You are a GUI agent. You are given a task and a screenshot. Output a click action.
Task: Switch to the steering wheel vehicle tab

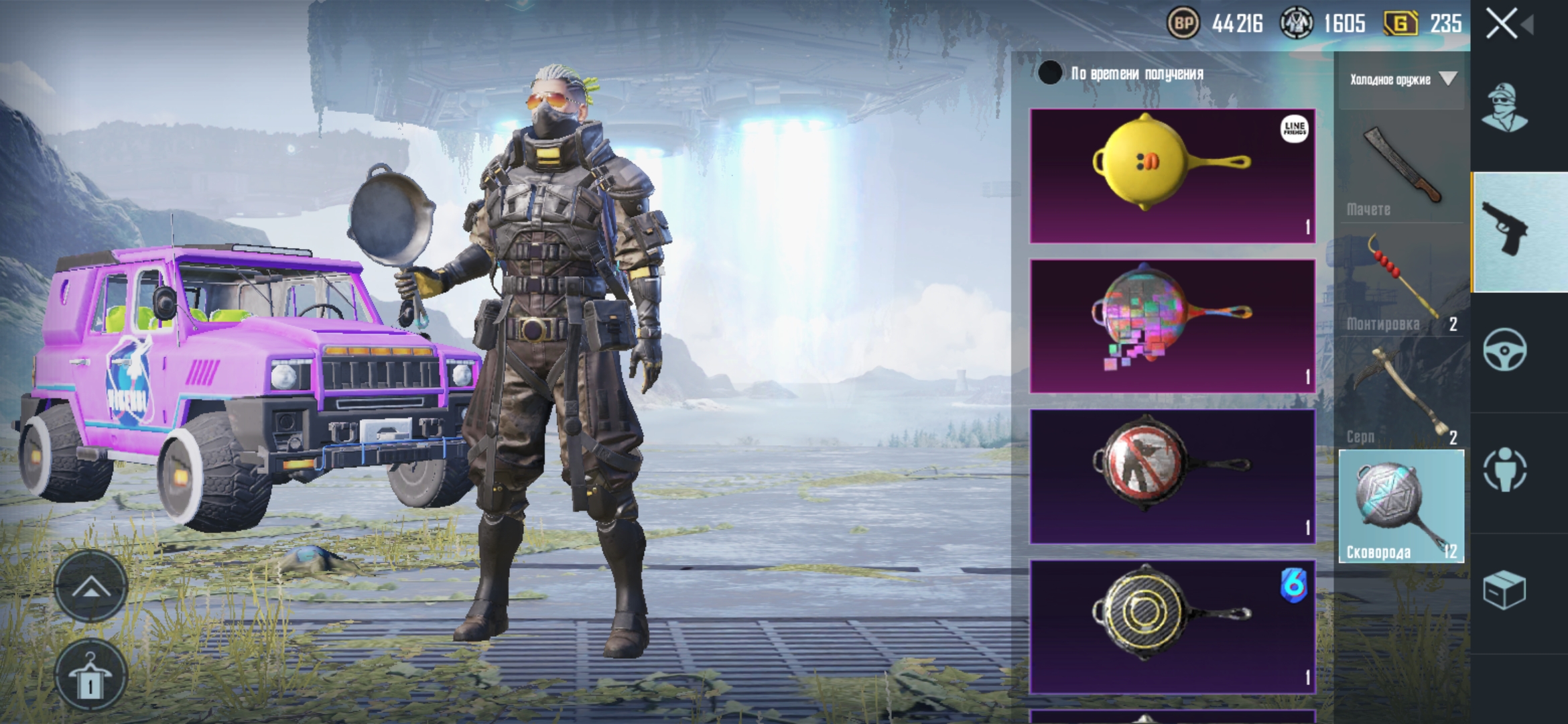pos(1505,350)
